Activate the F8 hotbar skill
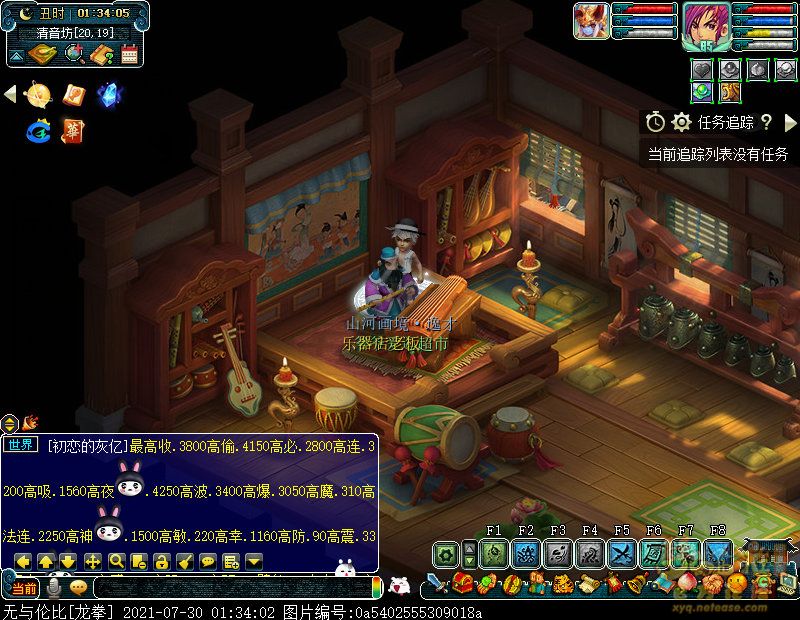The height and width of the screenshot is (620, 800). [718, 554]
